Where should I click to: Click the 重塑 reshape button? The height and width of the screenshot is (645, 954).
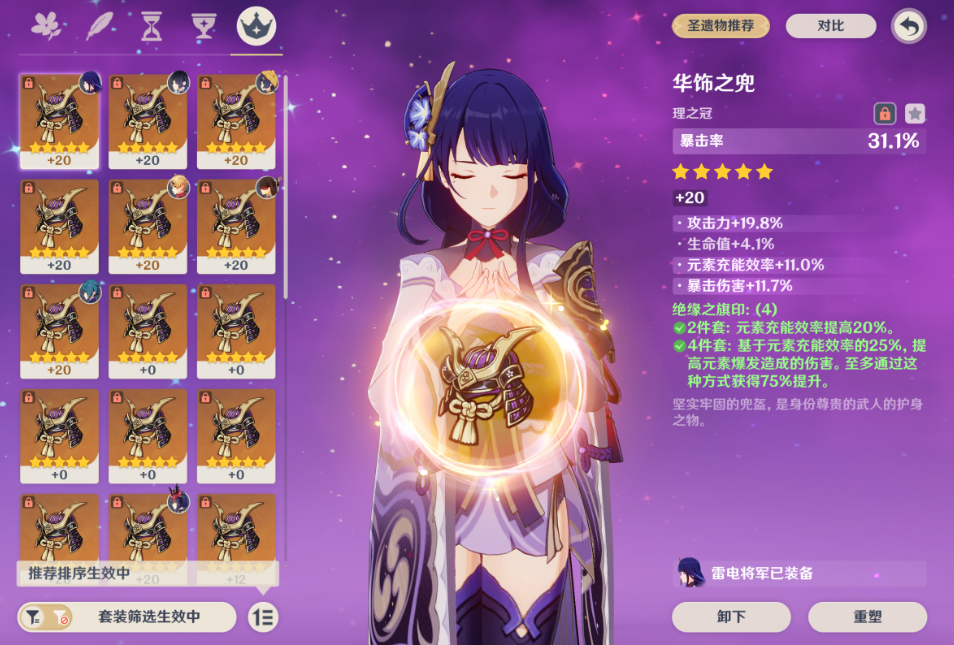point(868,617)
